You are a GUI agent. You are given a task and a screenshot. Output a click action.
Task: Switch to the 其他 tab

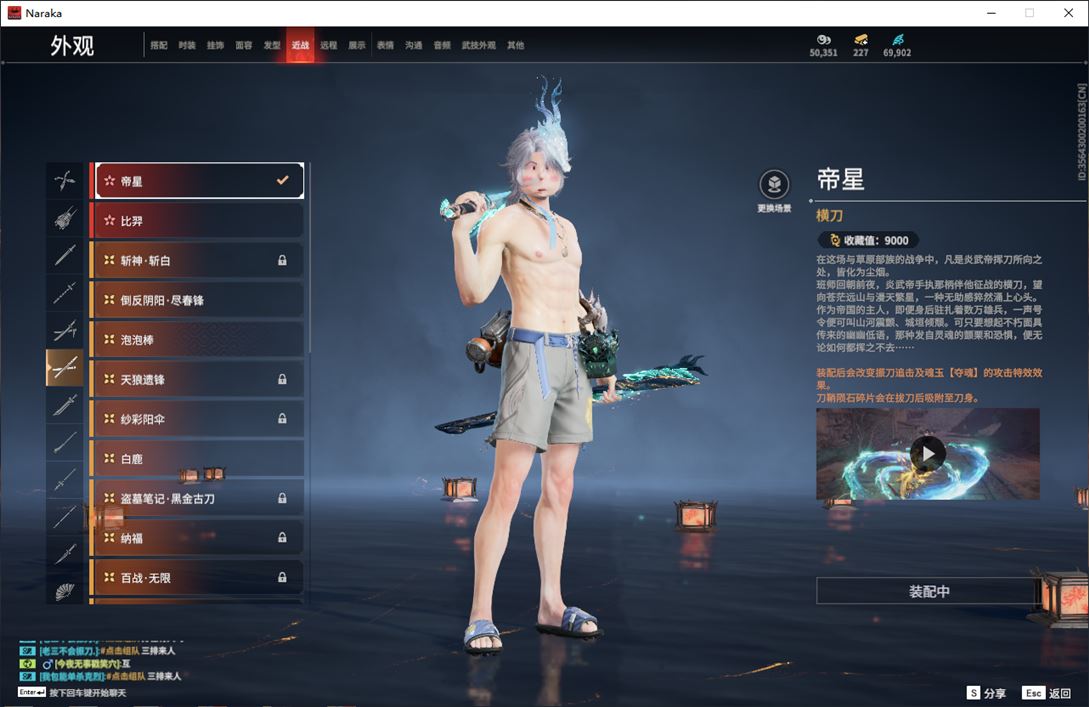click(x=515, y=45)
